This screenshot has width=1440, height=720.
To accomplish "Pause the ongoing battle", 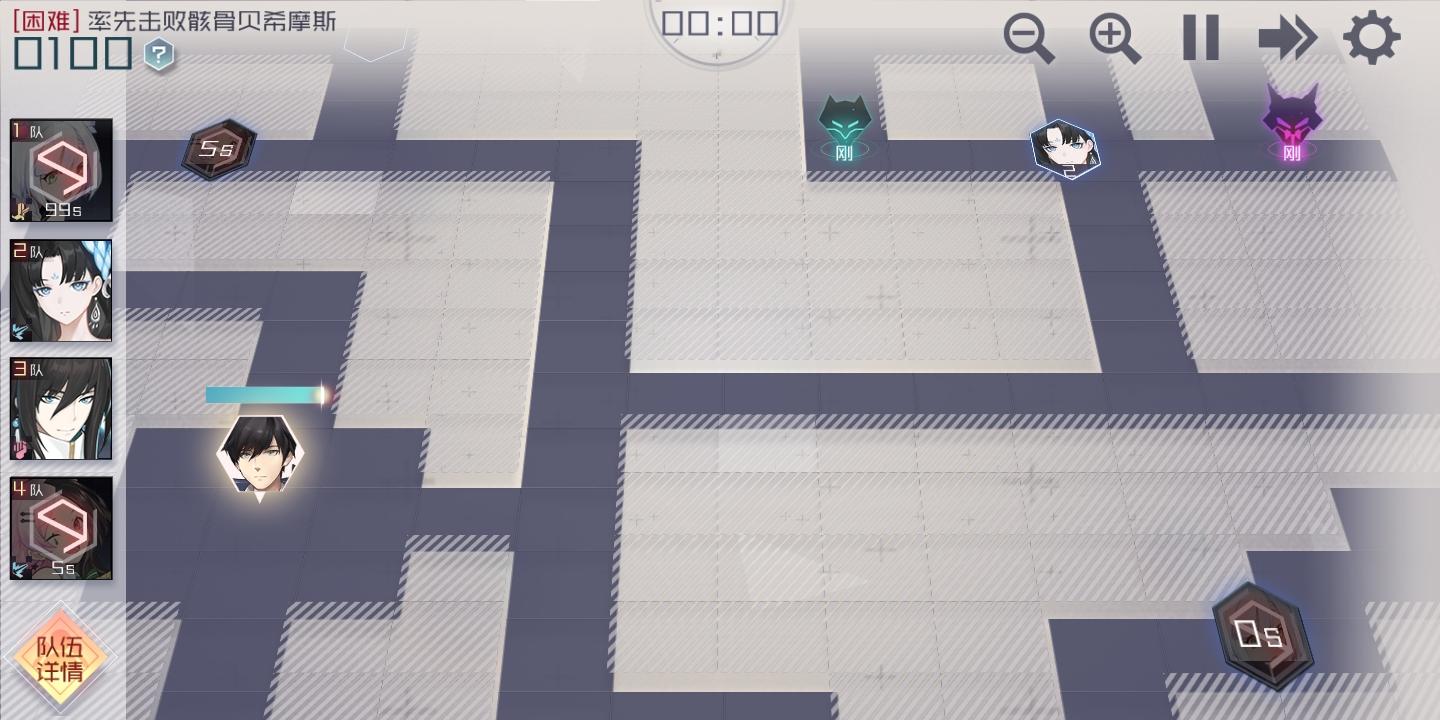I will coord(1200,38).
